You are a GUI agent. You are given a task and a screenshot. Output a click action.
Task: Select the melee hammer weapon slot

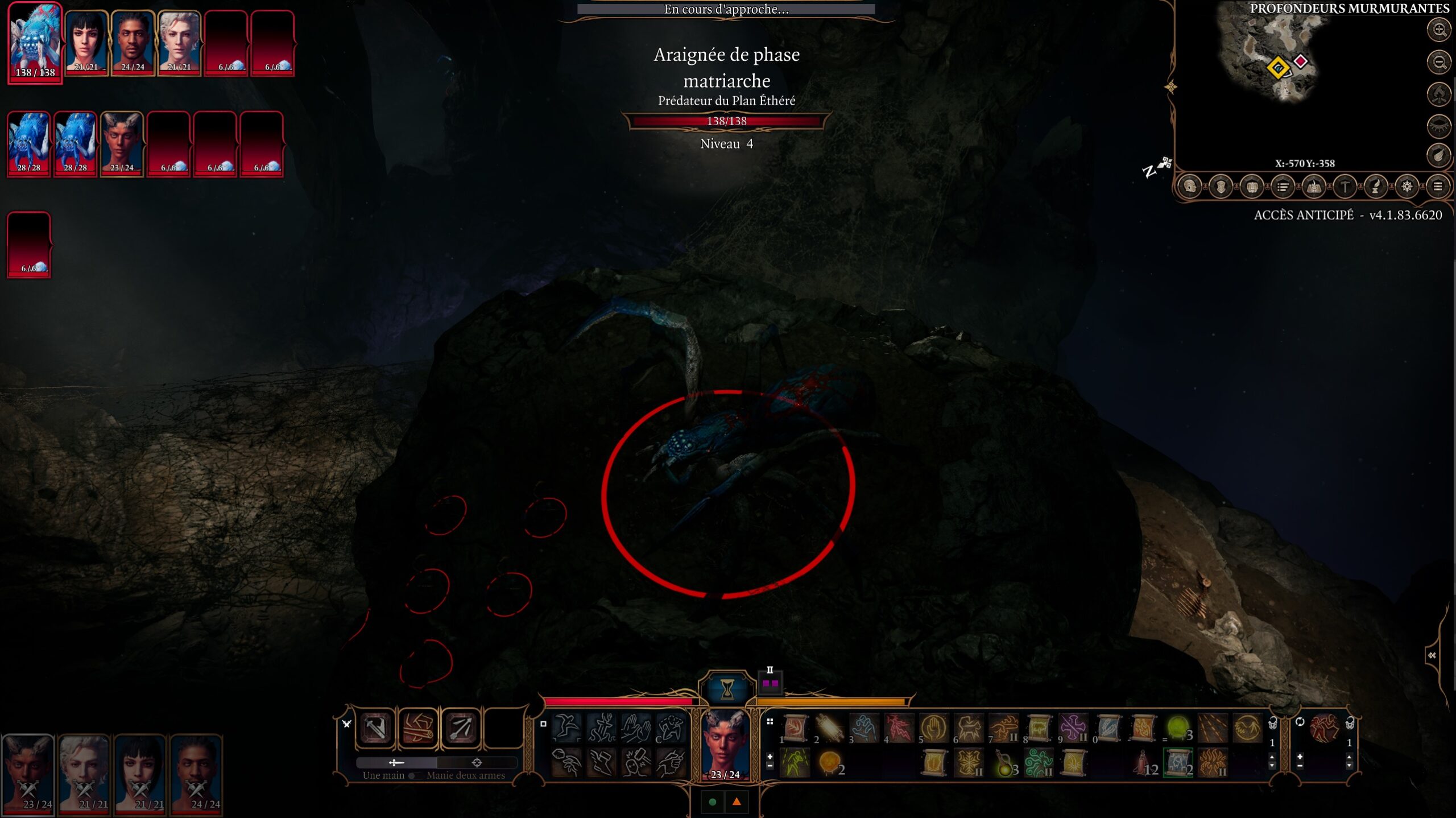tap(375, 728)
